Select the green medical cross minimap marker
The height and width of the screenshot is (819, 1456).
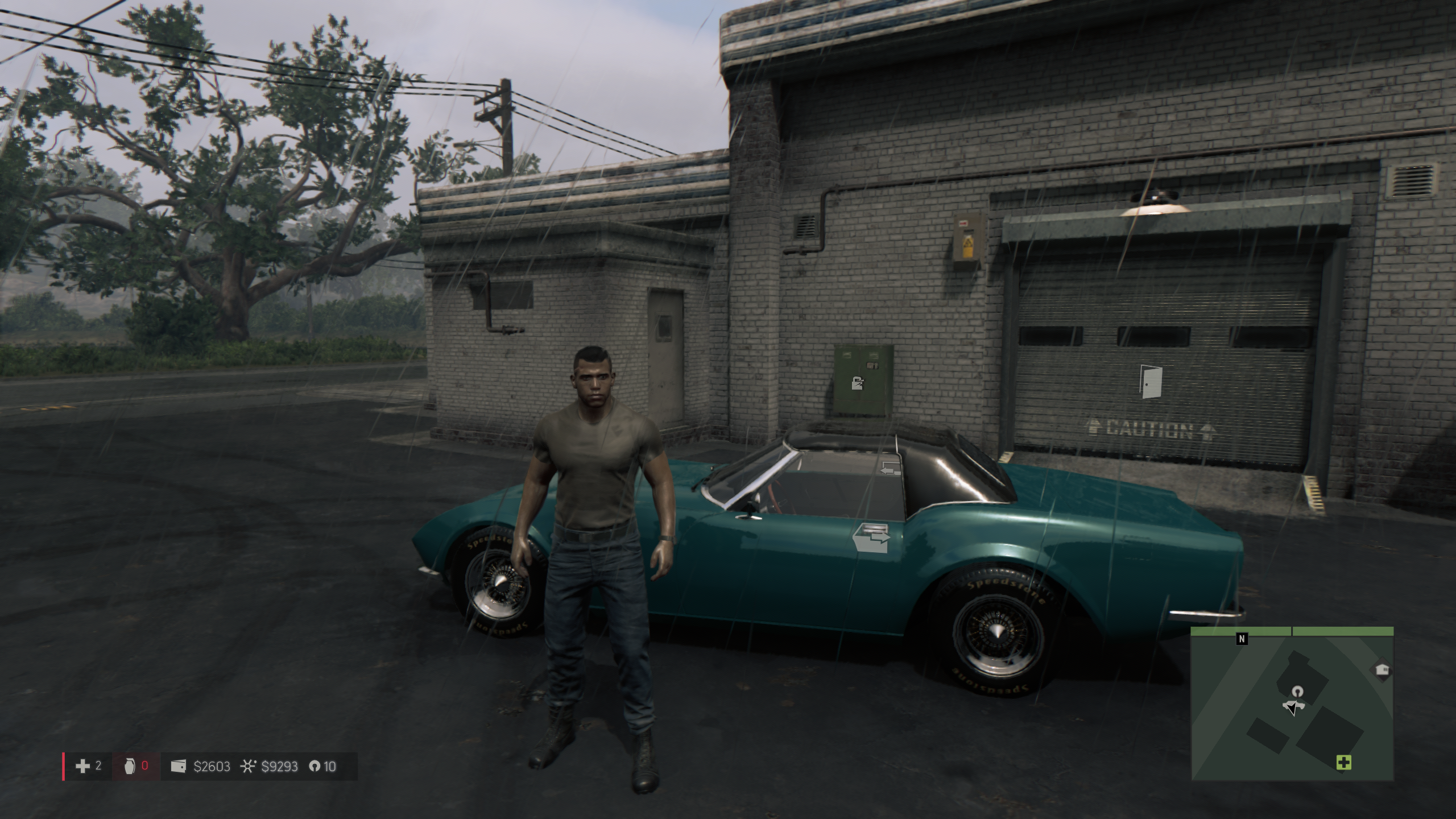click(1343, 763)
